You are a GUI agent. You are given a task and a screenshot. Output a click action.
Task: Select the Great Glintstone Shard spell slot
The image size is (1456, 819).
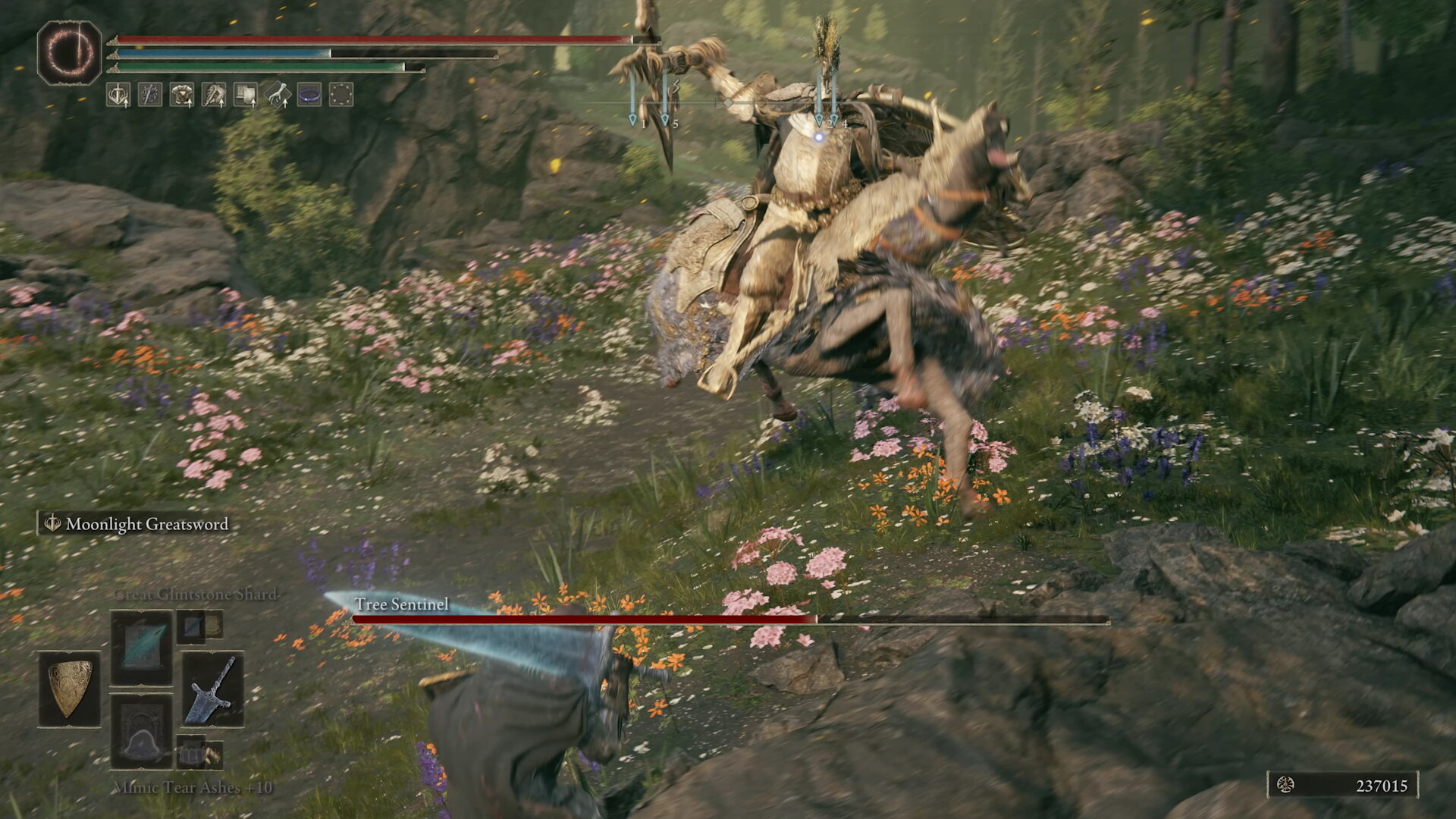pyautogui.click(x=142, y=647)
